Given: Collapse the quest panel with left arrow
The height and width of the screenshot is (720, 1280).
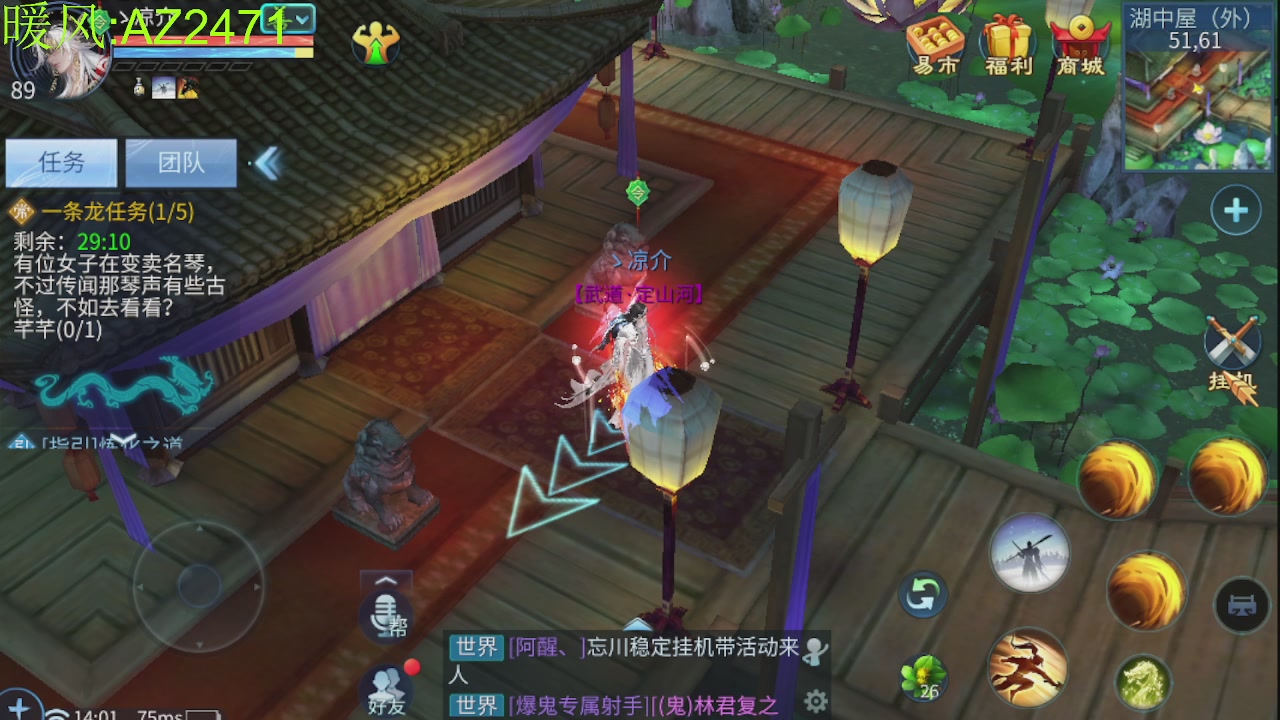Looking at the screenshot, I should (x=268, y=162).
